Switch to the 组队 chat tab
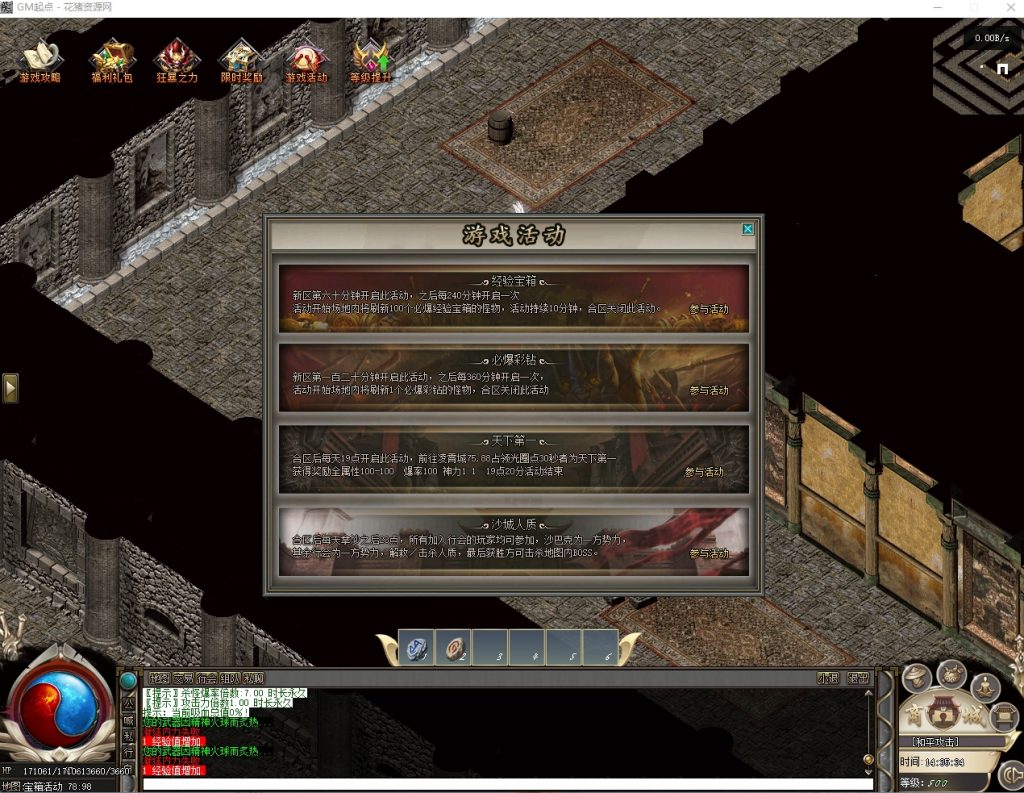The height and width of the screenshot is (793, 1024). click(x=230, y=678)
